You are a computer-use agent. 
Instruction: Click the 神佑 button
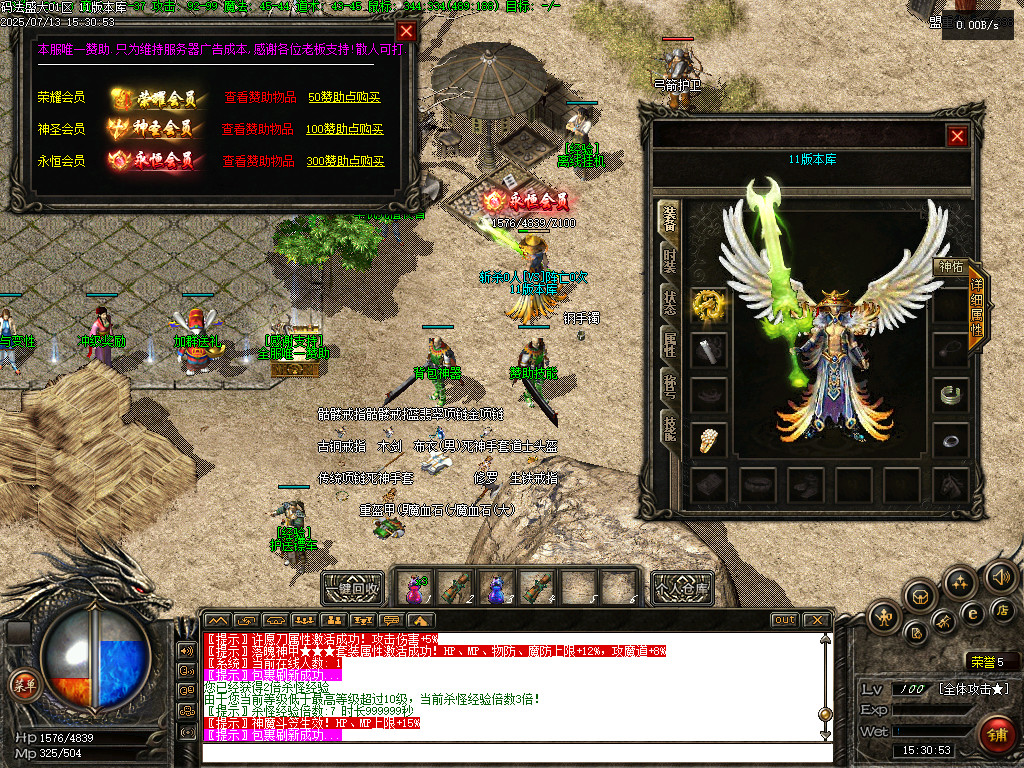point(948,267)
